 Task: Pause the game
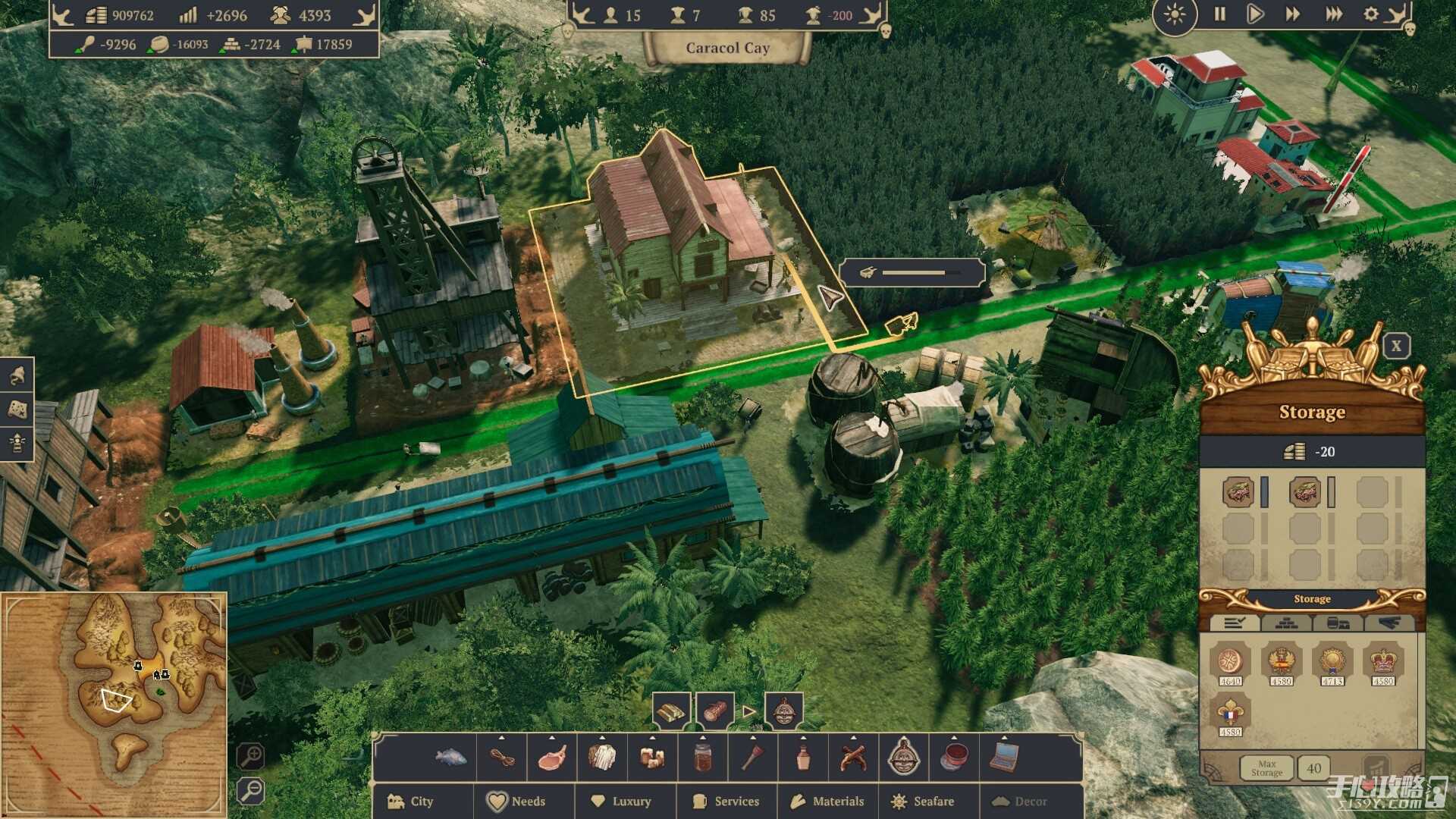click(x=1219, y=14)
